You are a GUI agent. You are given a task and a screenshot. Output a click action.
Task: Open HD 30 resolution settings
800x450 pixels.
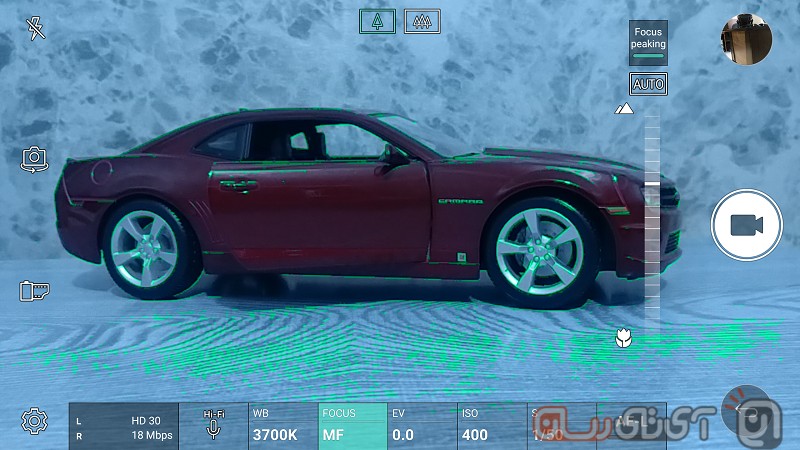124,427
